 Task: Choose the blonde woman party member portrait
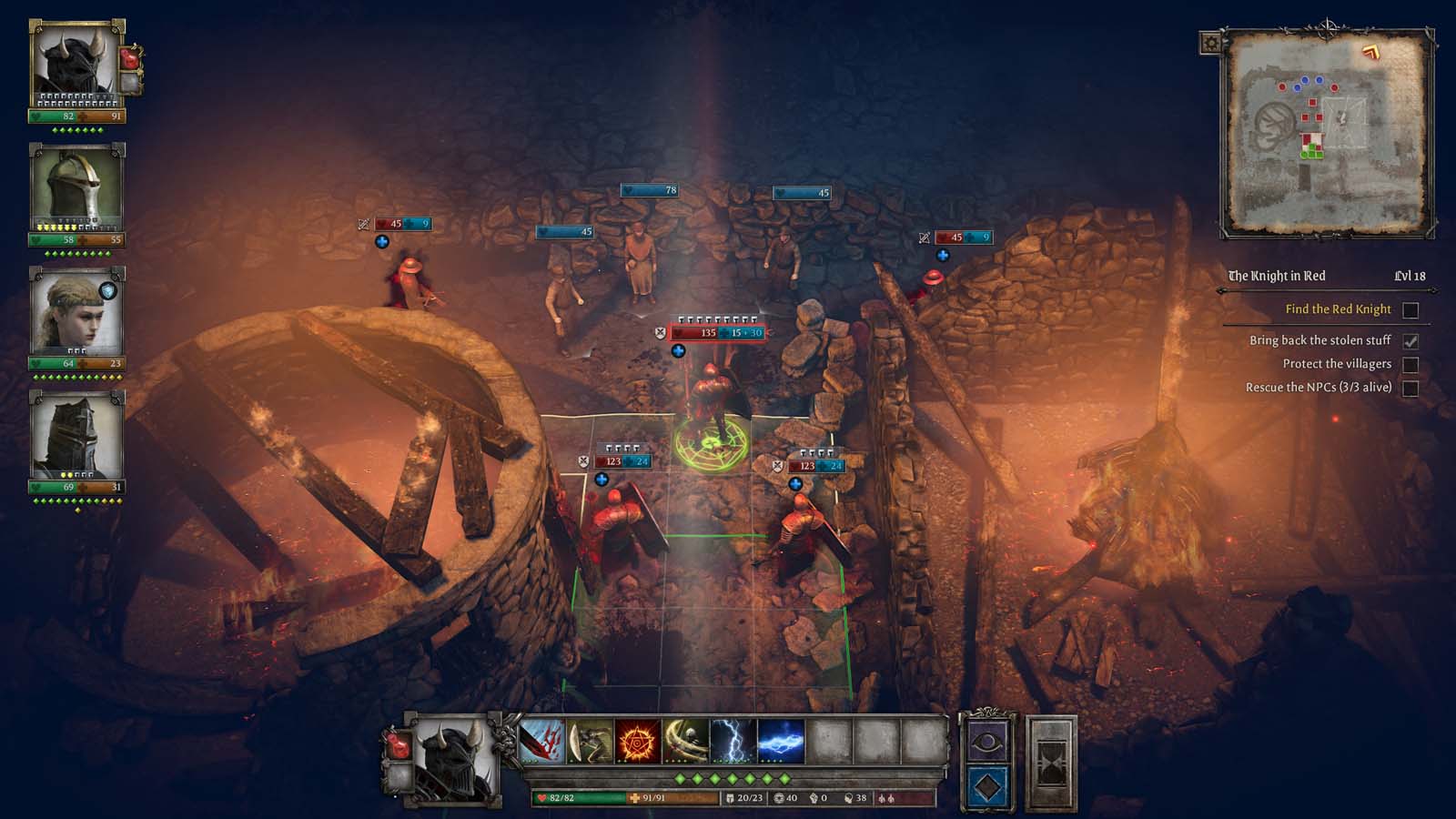[76, 311]
